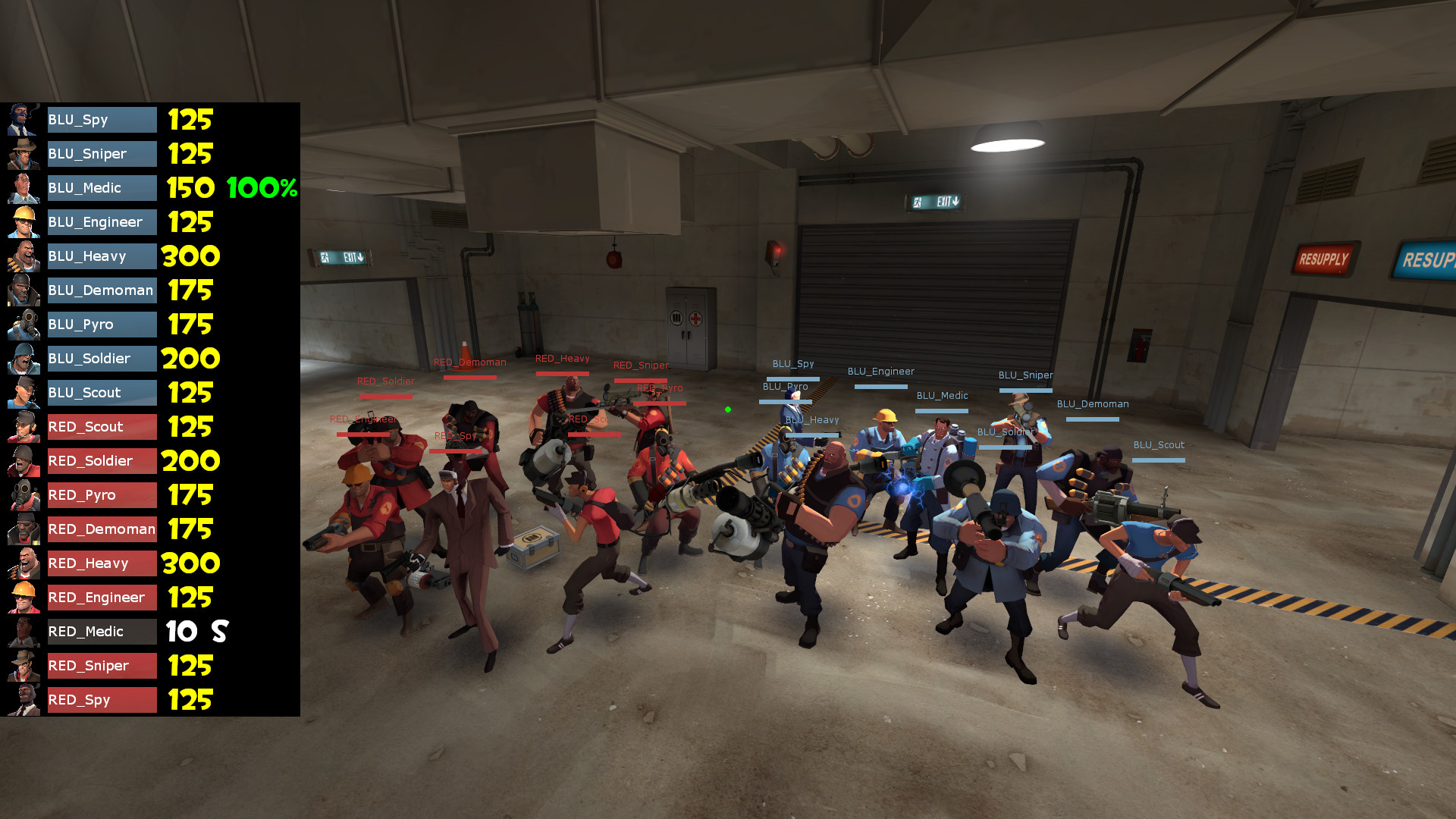
Task: Click the RED_Spy portrait icon
Action: (x=23, y=700)
